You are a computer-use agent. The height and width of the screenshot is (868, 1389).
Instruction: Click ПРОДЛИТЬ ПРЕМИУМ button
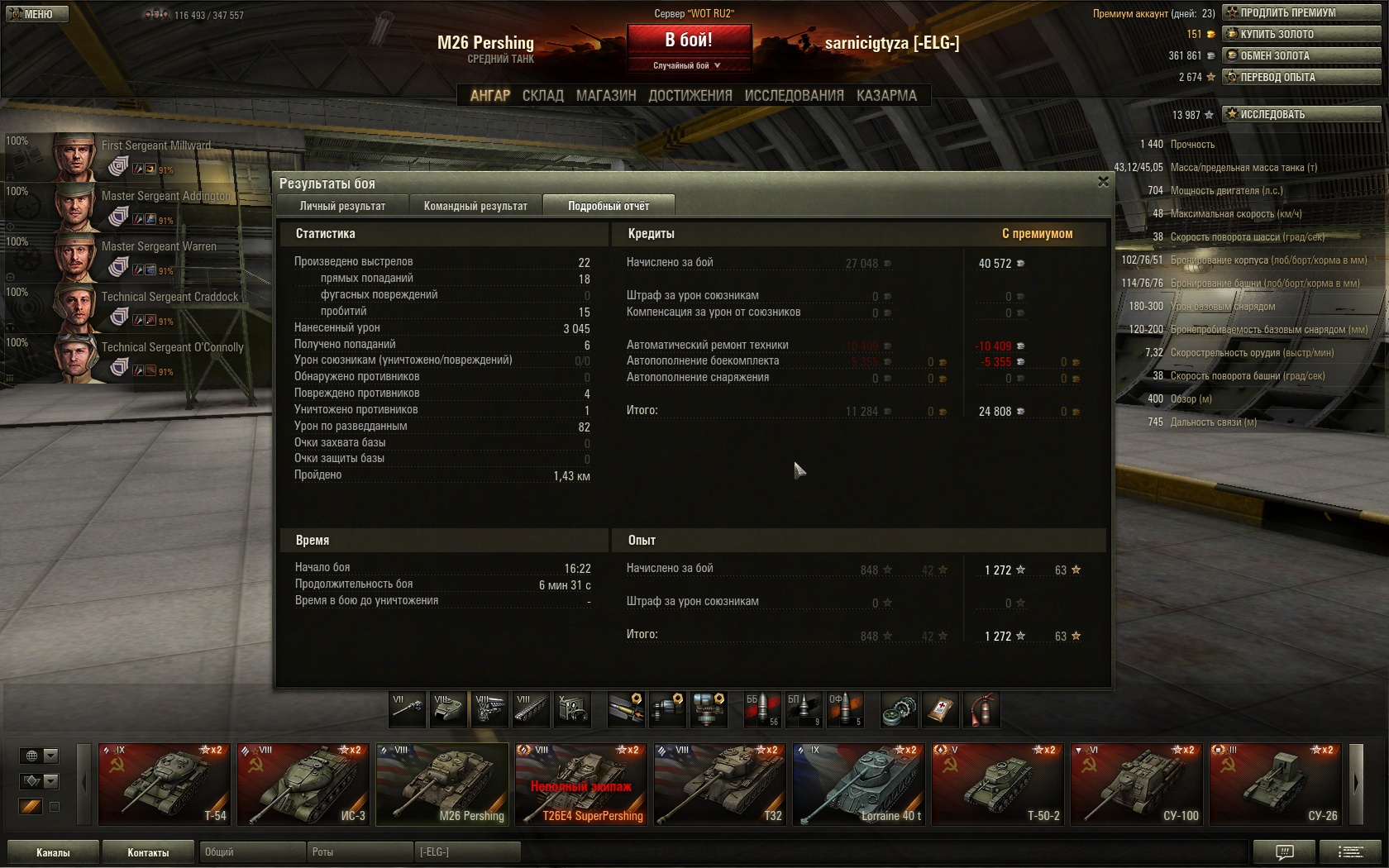click(x=1301, y=12)
